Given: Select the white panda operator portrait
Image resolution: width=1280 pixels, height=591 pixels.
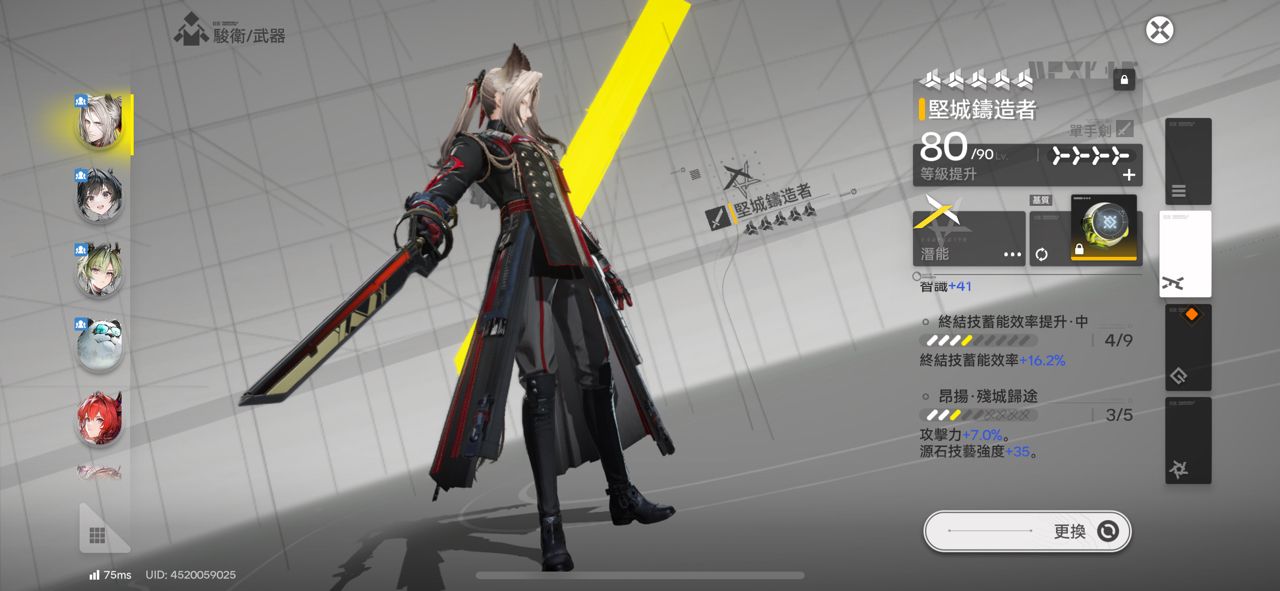Looking at the screenshot, I should pos(100,344).
